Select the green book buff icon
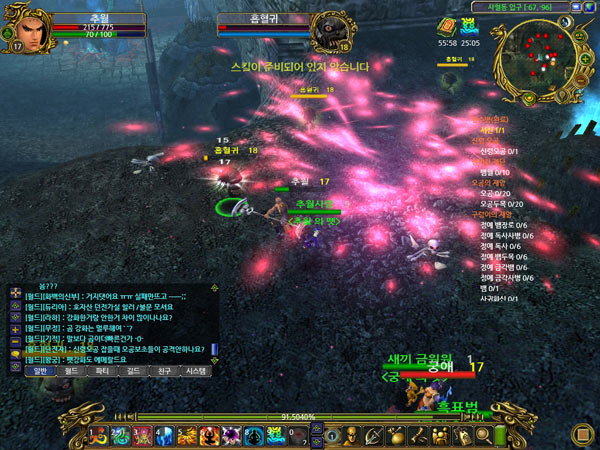 pos(446,27)
